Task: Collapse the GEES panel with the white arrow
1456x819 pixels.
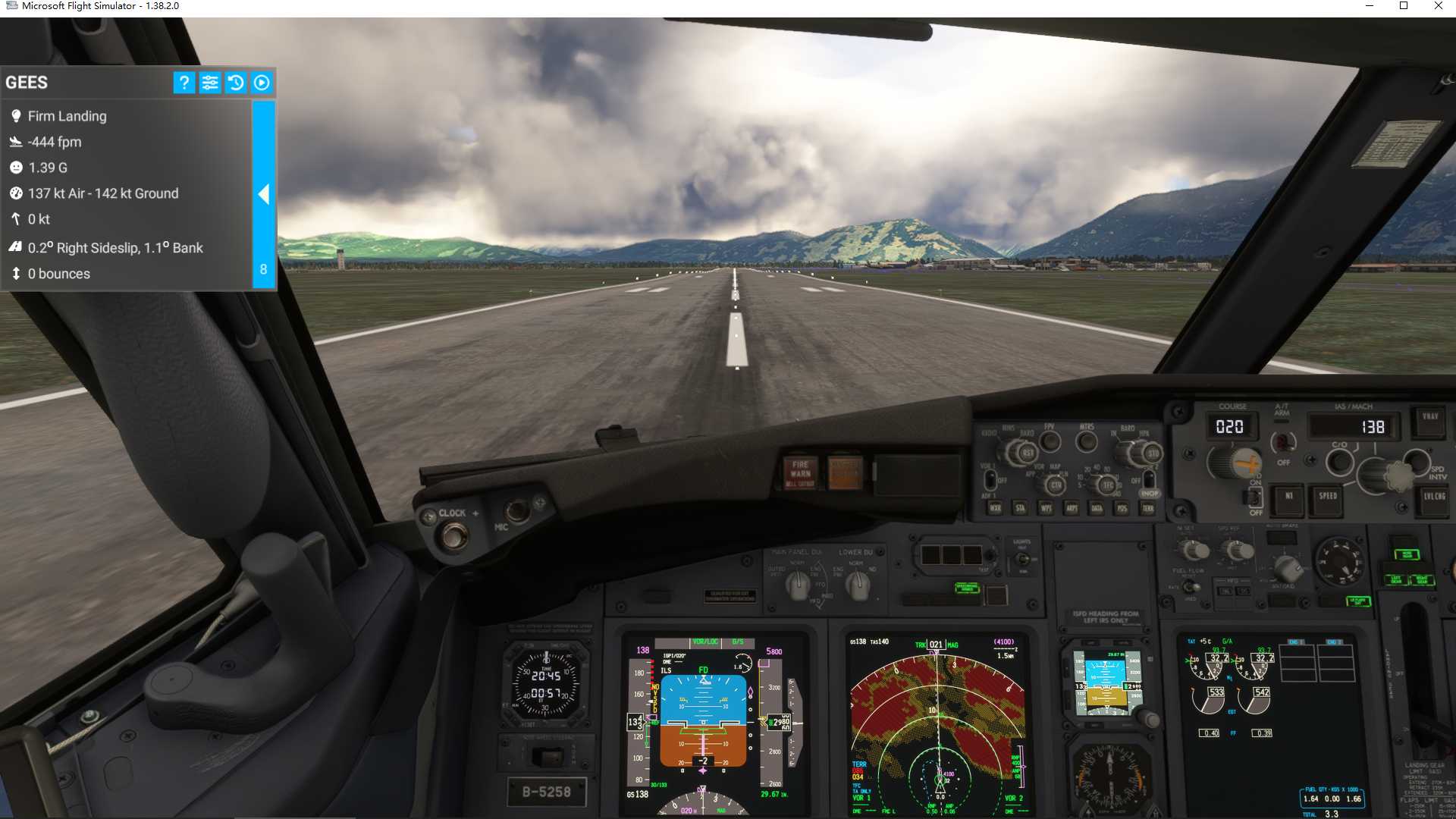Action: [x=263, y=195]
